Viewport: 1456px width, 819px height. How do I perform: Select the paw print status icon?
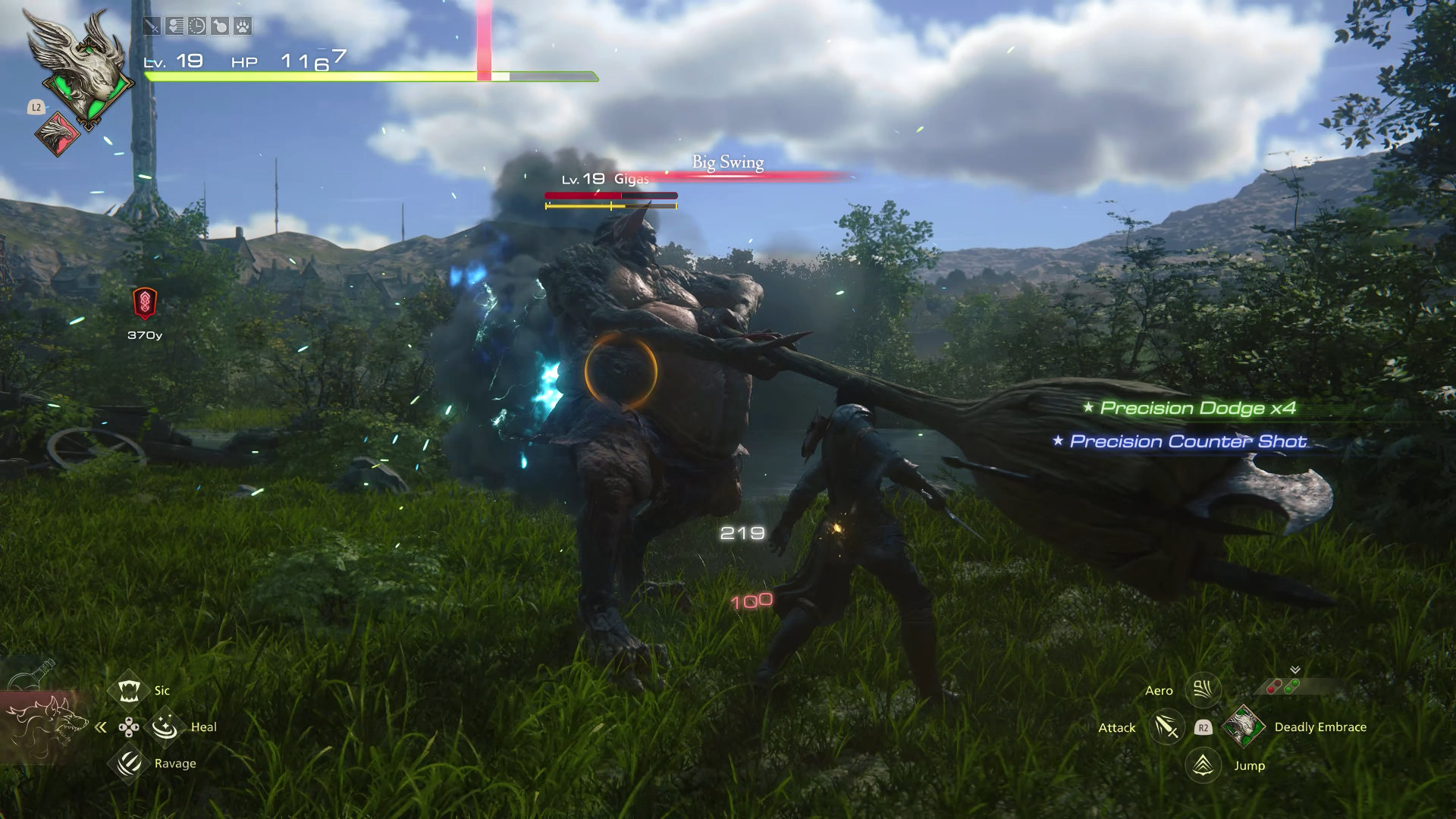point(242,27)
